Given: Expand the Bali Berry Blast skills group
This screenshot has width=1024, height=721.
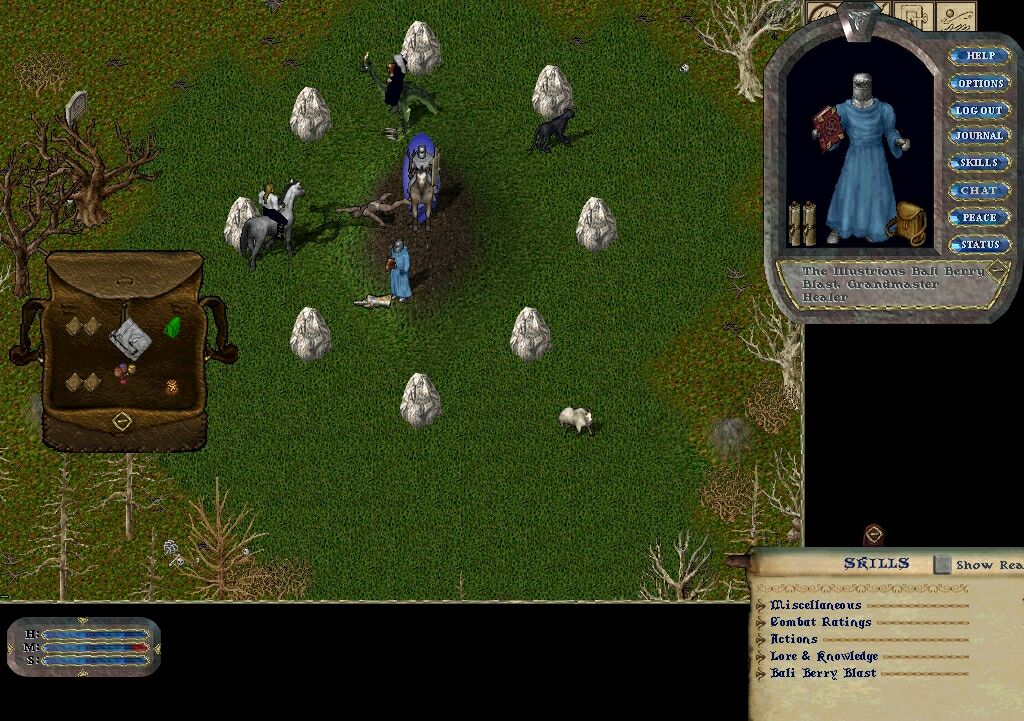Looking at the screenshot, I should tap(761, 673).
